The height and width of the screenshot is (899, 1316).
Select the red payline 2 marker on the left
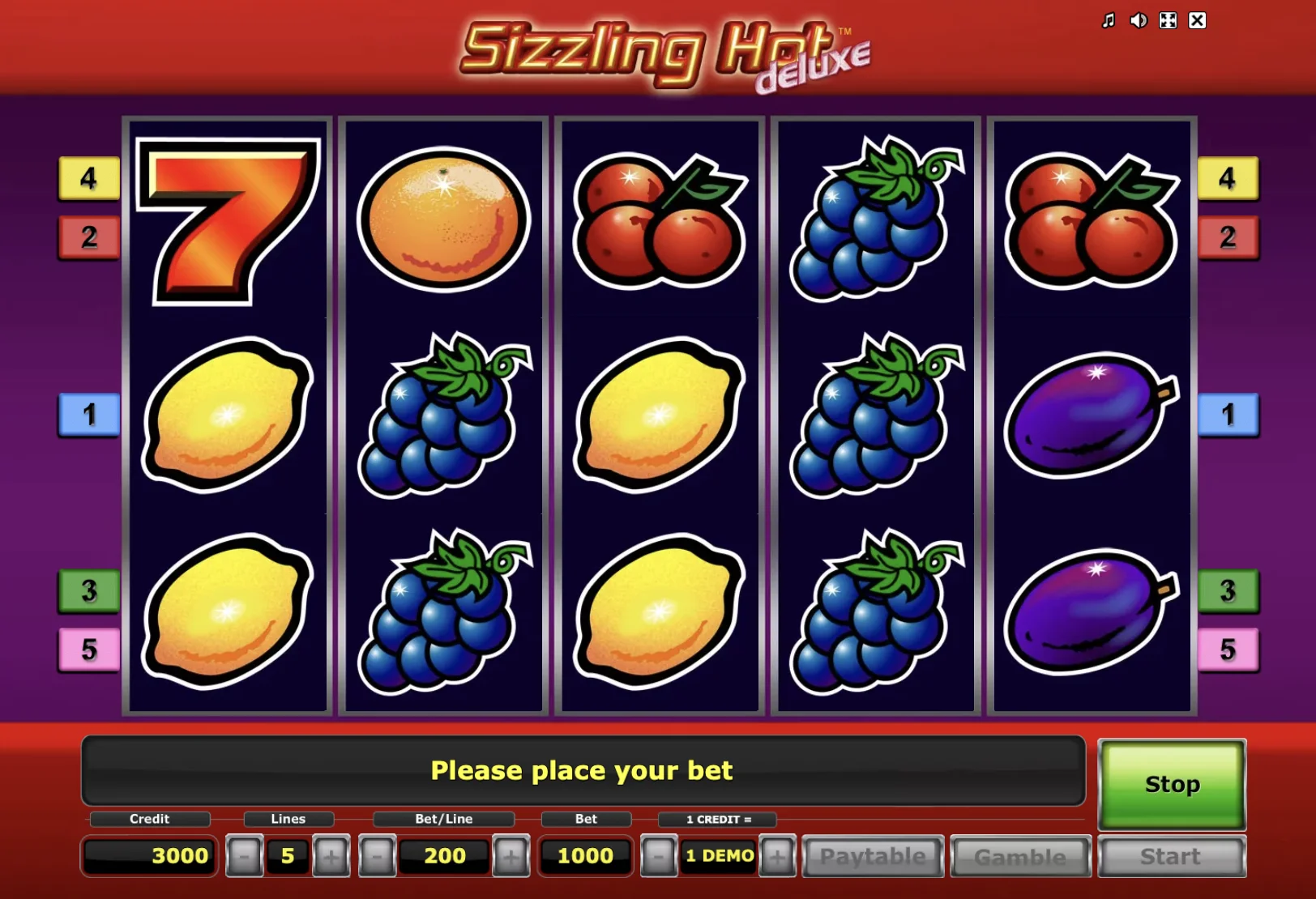click(89, 237)
